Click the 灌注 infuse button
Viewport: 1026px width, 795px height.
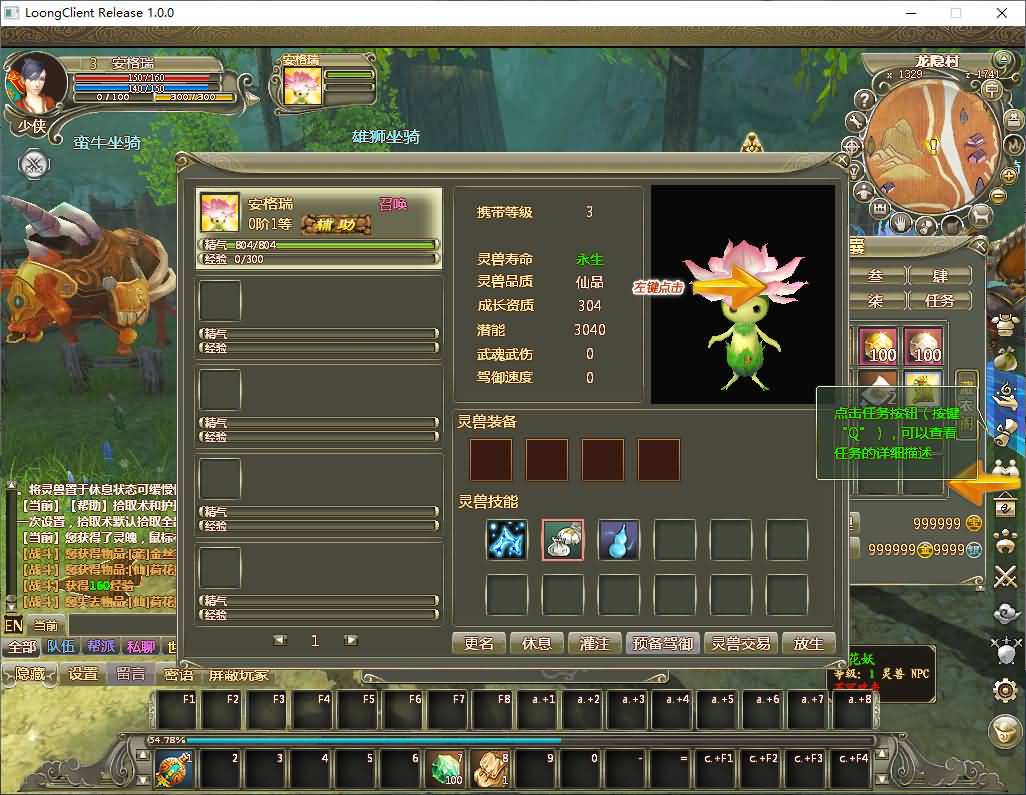[595, 643]
